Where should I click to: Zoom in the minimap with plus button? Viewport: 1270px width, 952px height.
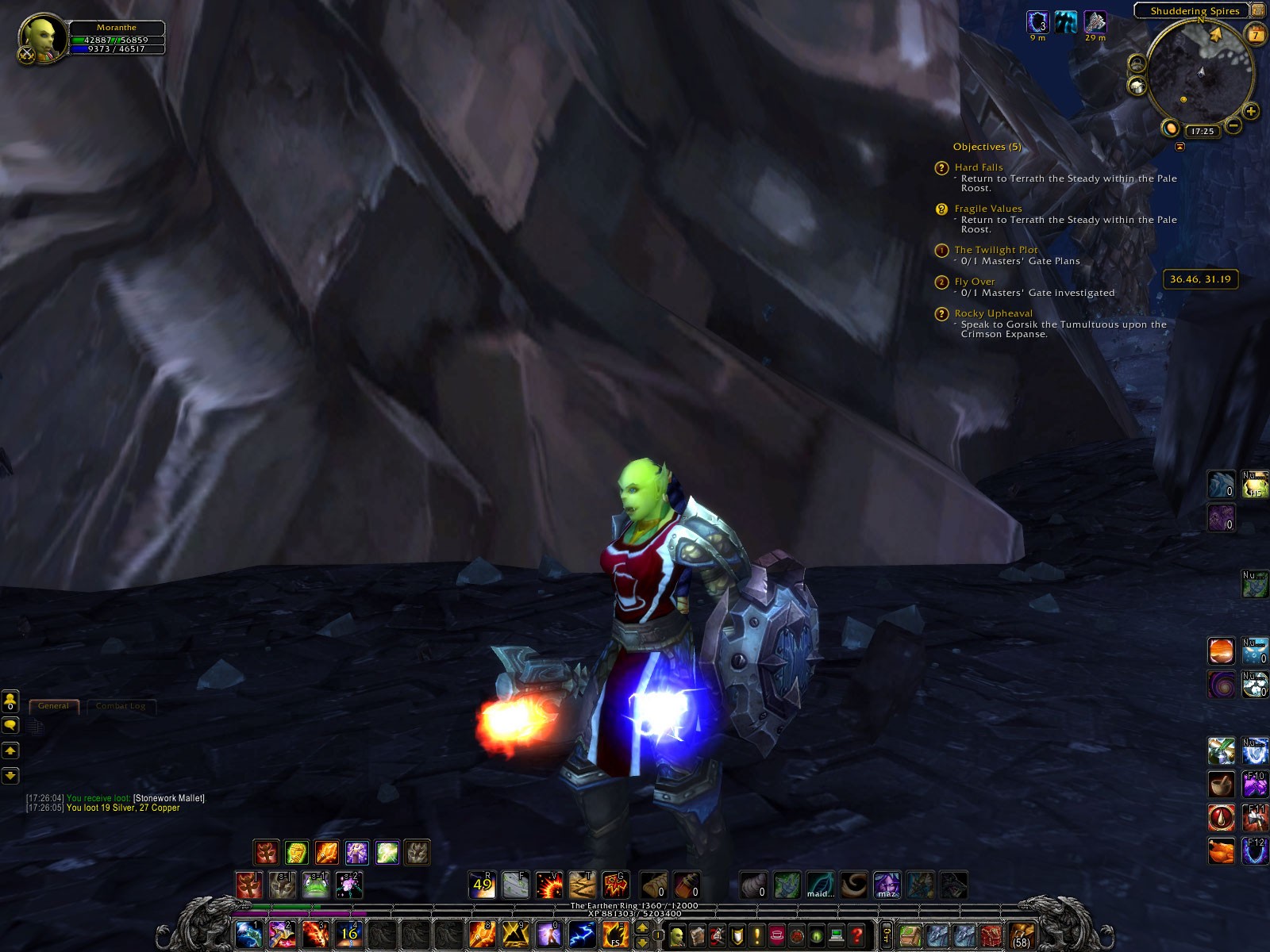[1251, 112]
